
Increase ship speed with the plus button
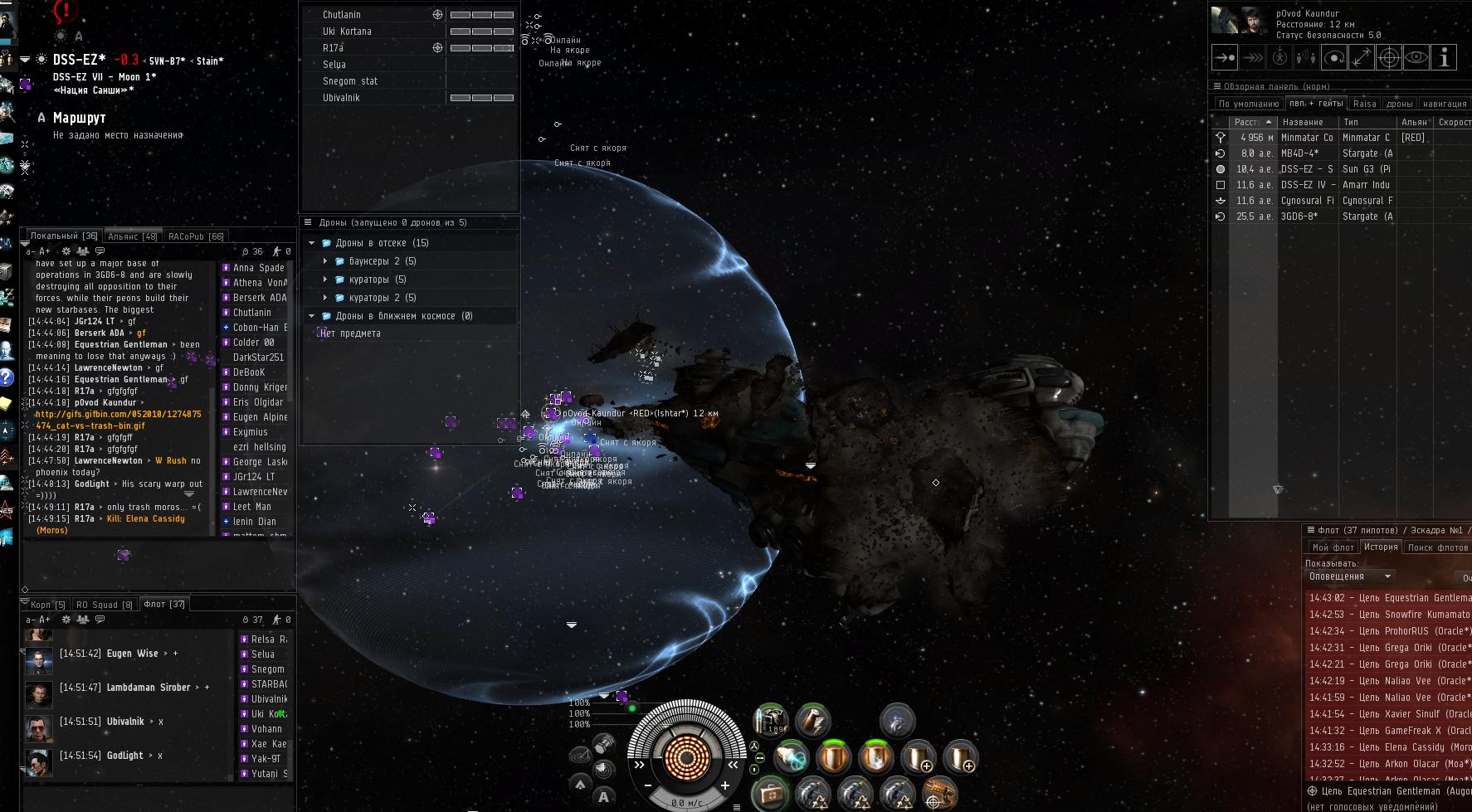724,785
